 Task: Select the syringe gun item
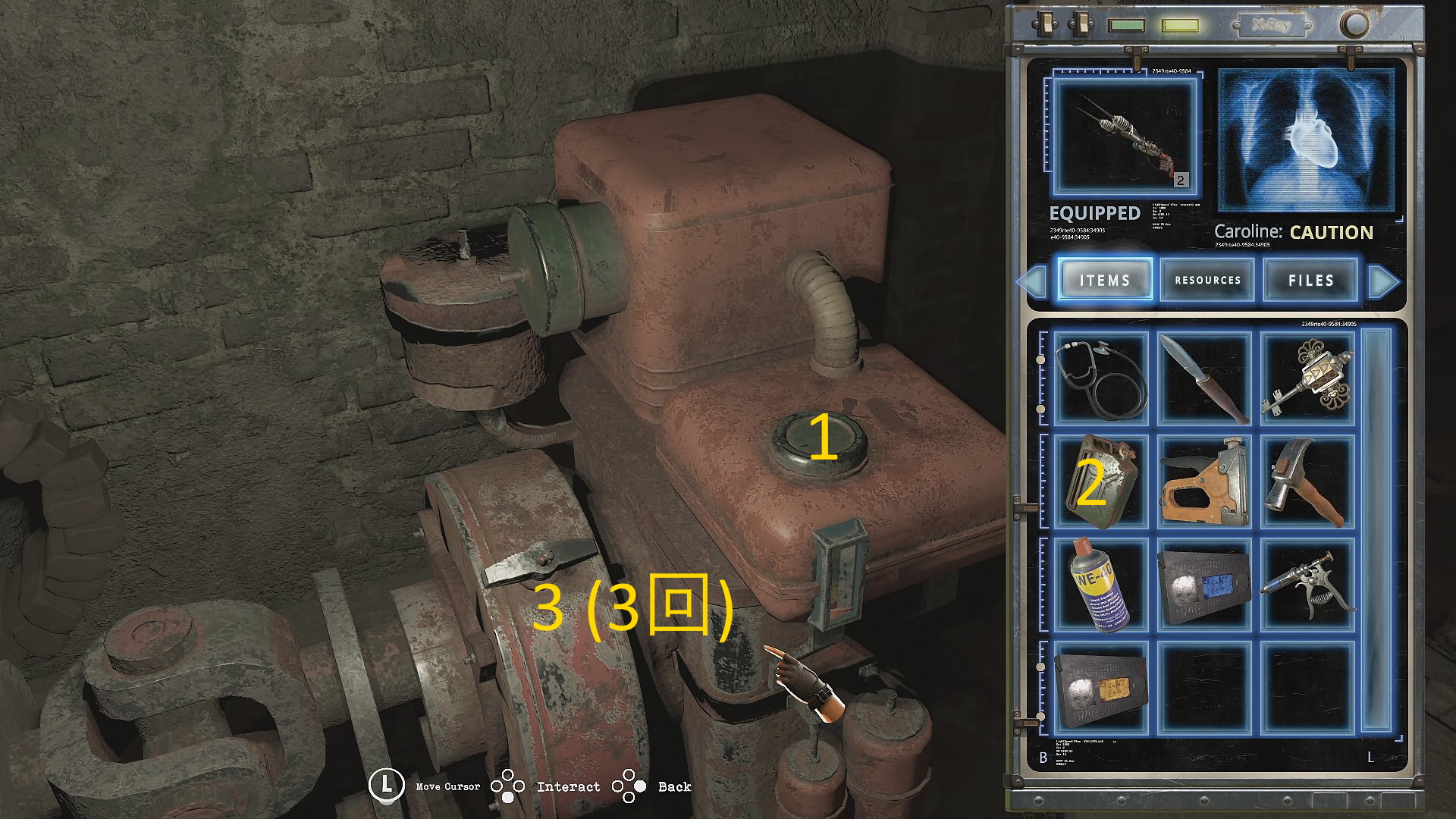point(1307,584)
